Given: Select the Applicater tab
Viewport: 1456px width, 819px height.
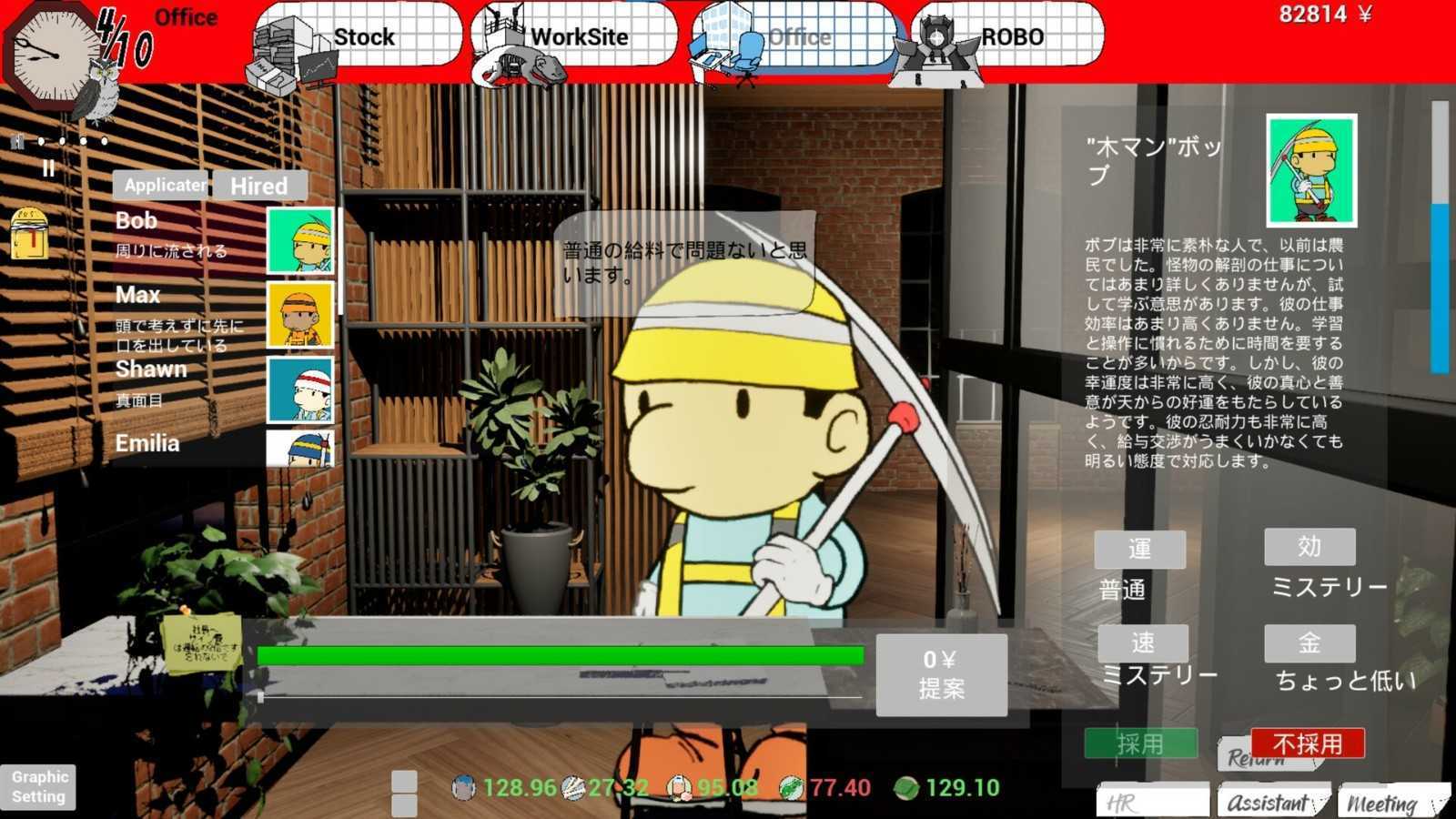Looking at the screenshot, I should [x=161, y=184].
